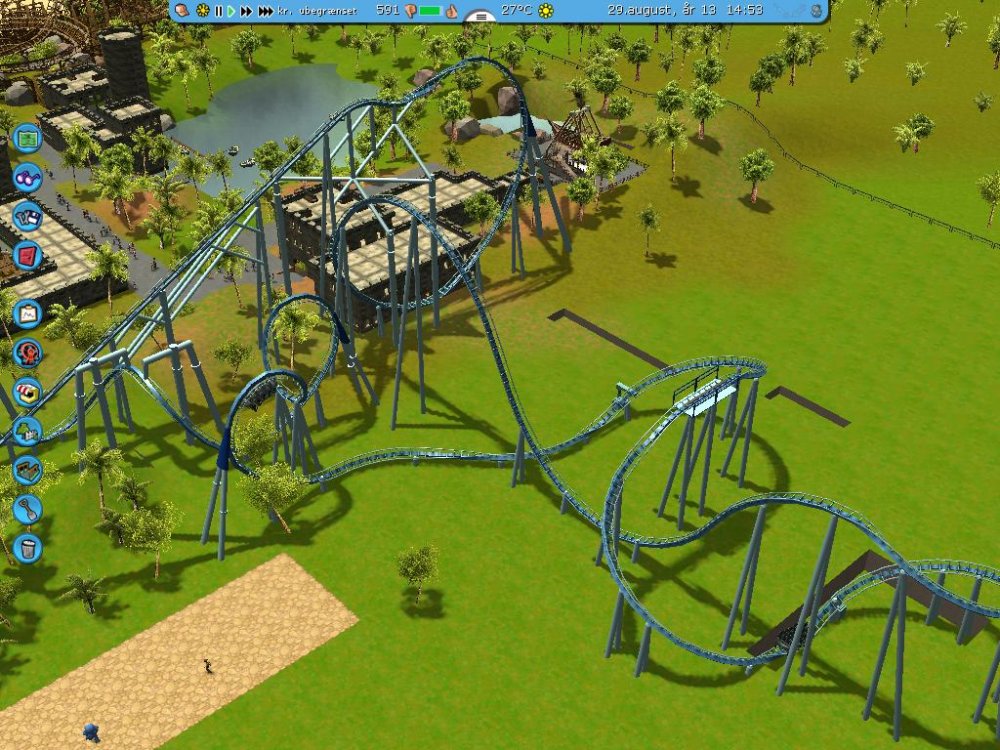This screenshot has width=1000, height=750.
Task: Open the binoculars view options
Action: pos(27,178)
